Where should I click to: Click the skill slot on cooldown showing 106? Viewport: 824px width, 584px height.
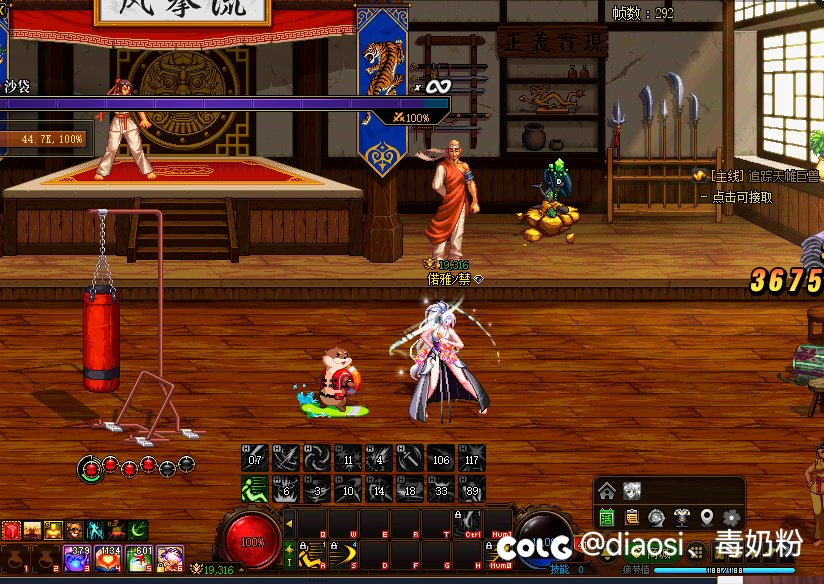[440, 458]
